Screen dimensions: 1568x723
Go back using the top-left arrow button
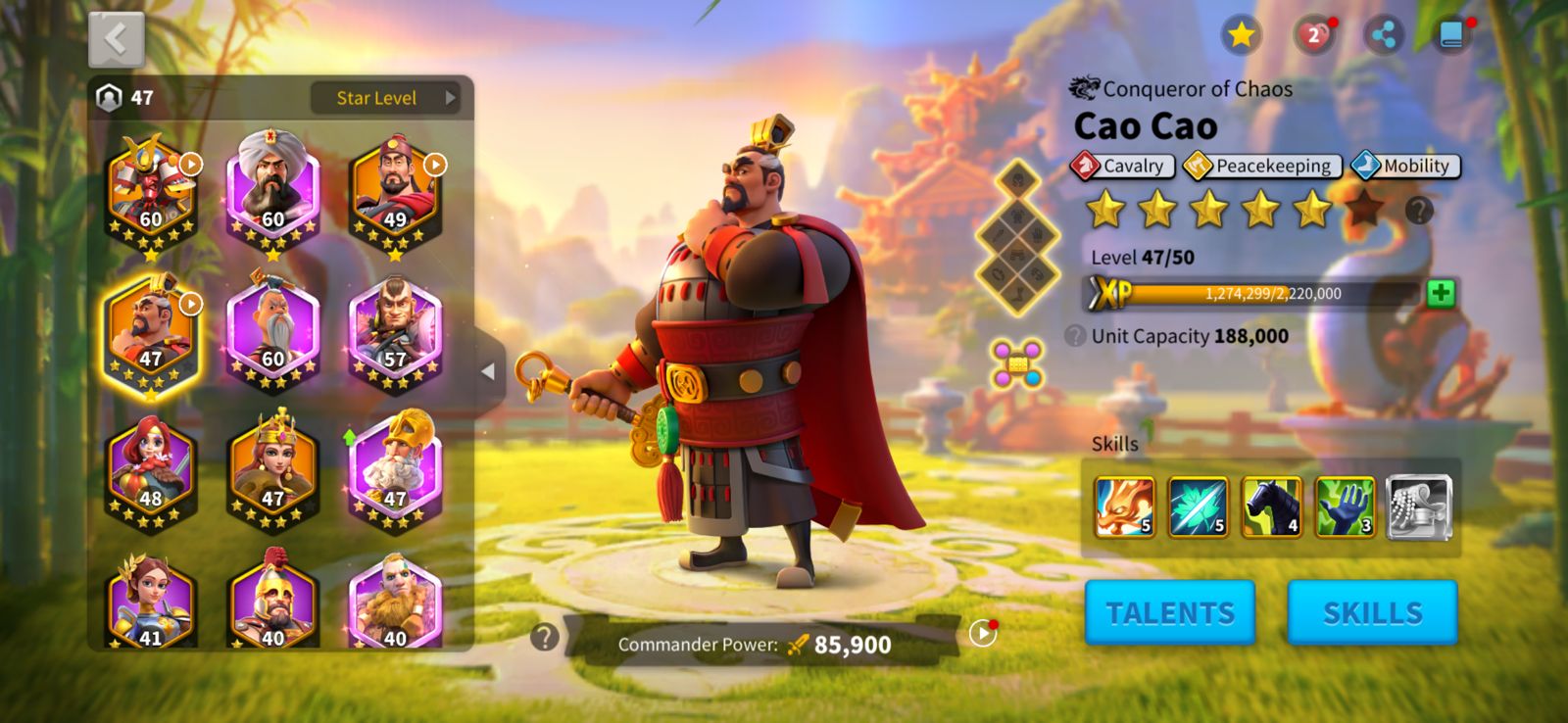(x=117, y=40)
